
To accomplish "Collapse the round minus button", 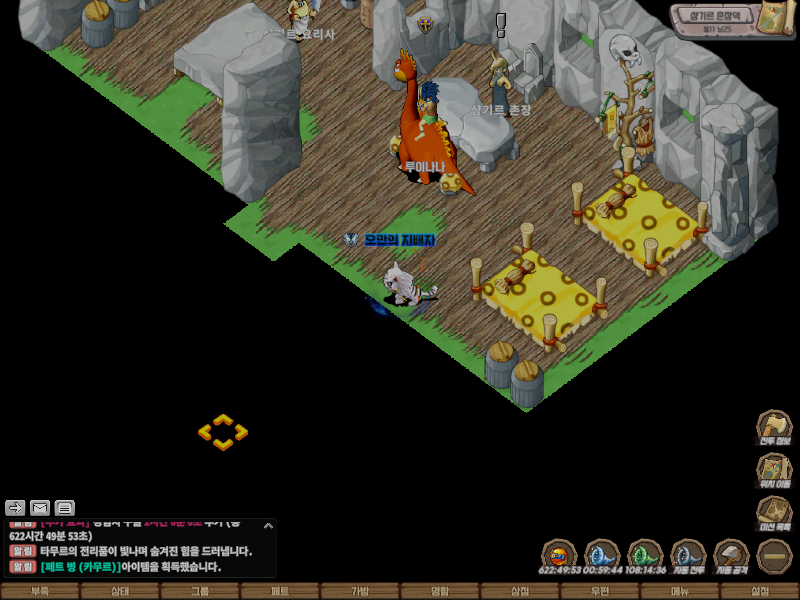I will [x=774, y=555].
